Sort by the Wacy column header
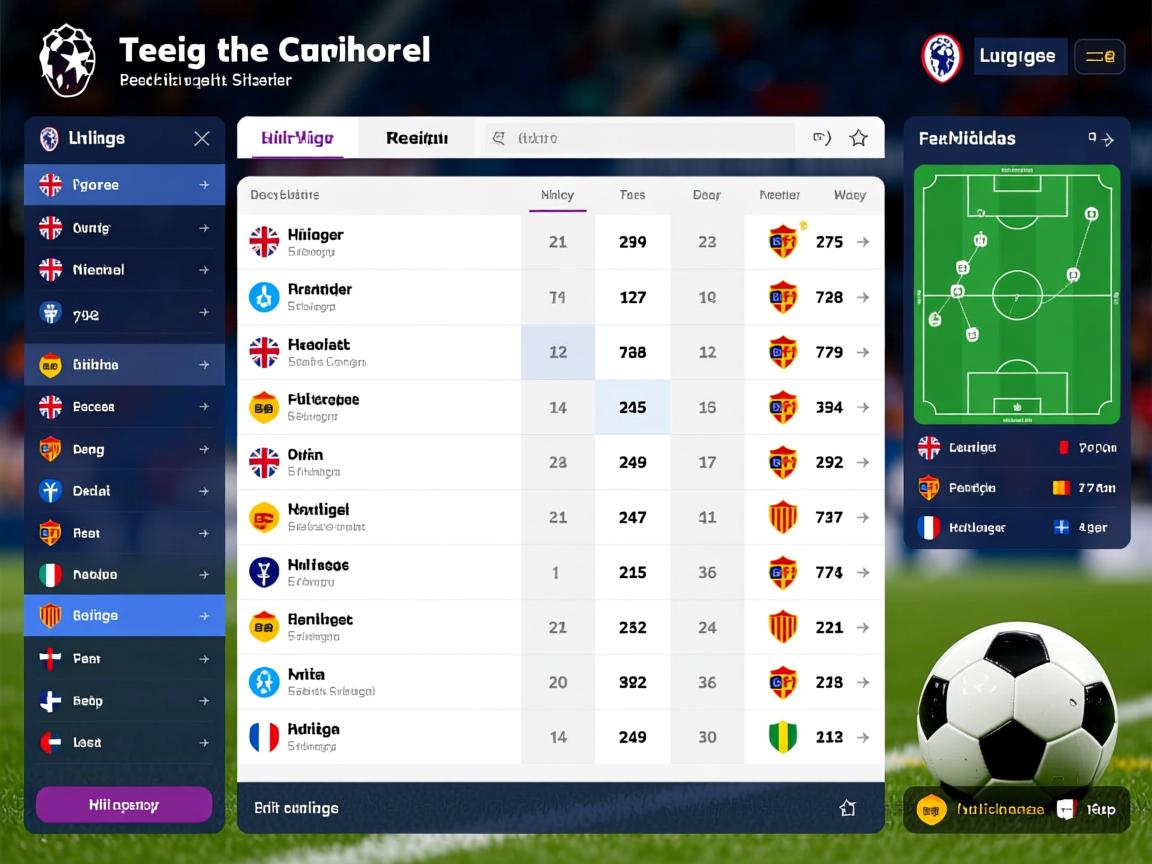Viewport: 1152px width, 864px height. click(x=849, y=195)
